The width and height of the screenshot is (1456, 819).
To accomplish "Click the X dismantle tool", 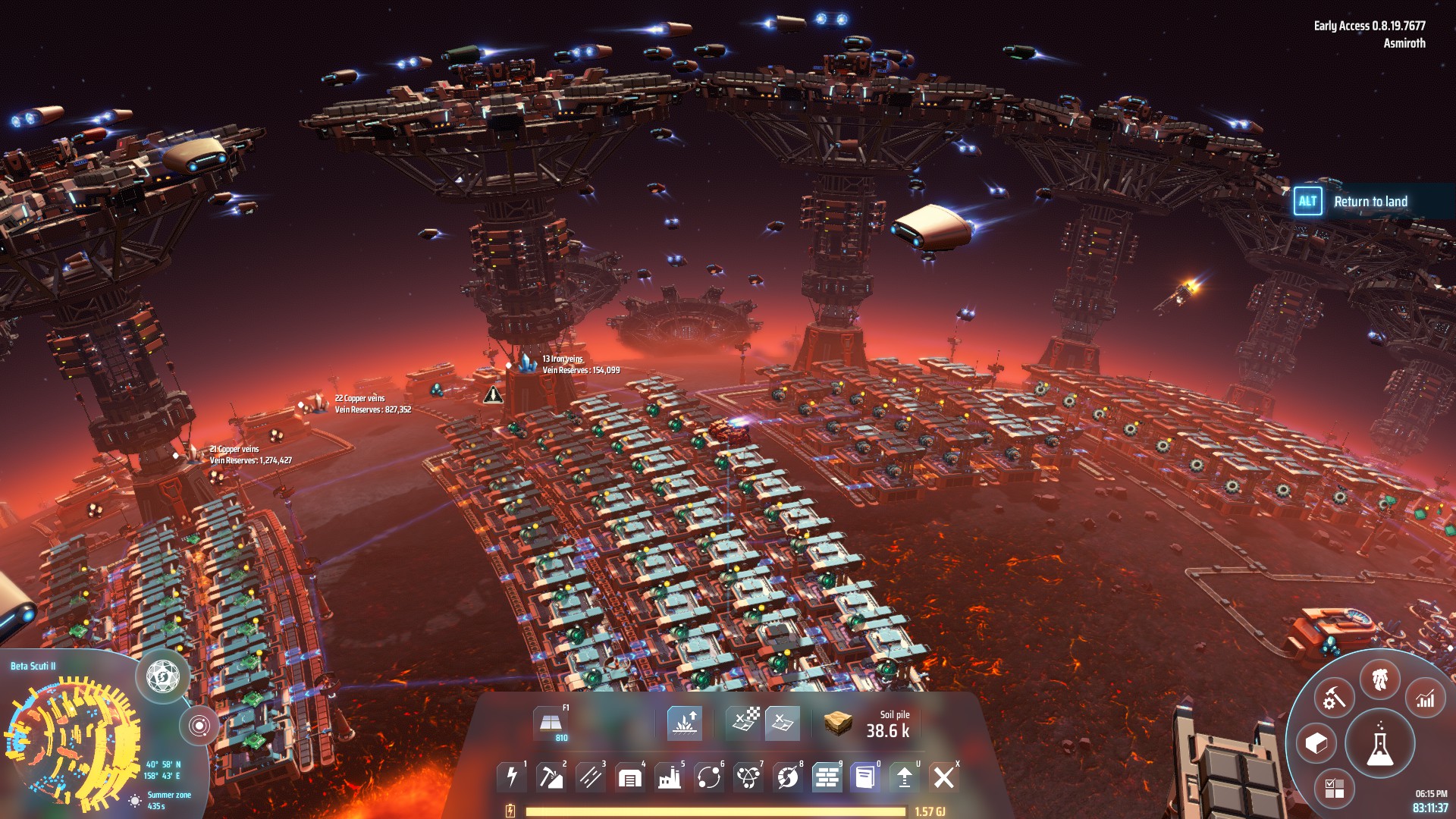I will 944,777.
